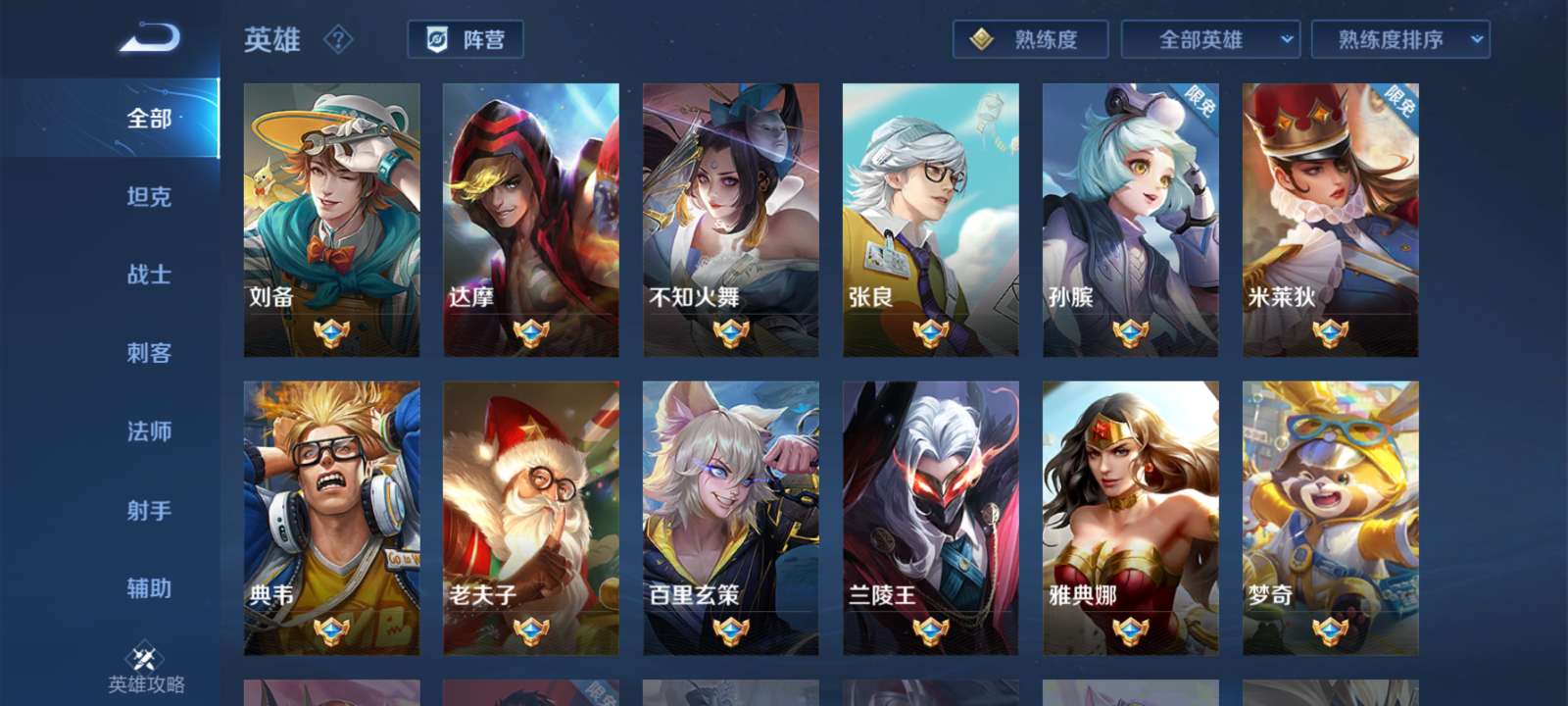
Task: Open the 熟练度排序 sorting dropdown
Action: 1399,40
